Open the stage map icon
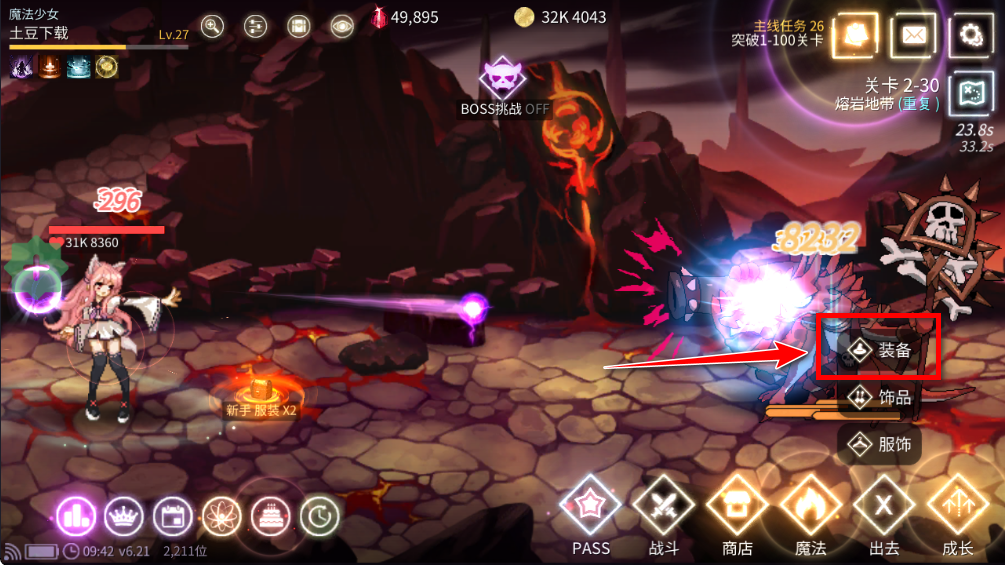The height and width of the screenshot is (565, 1005). tap(970, 92)
